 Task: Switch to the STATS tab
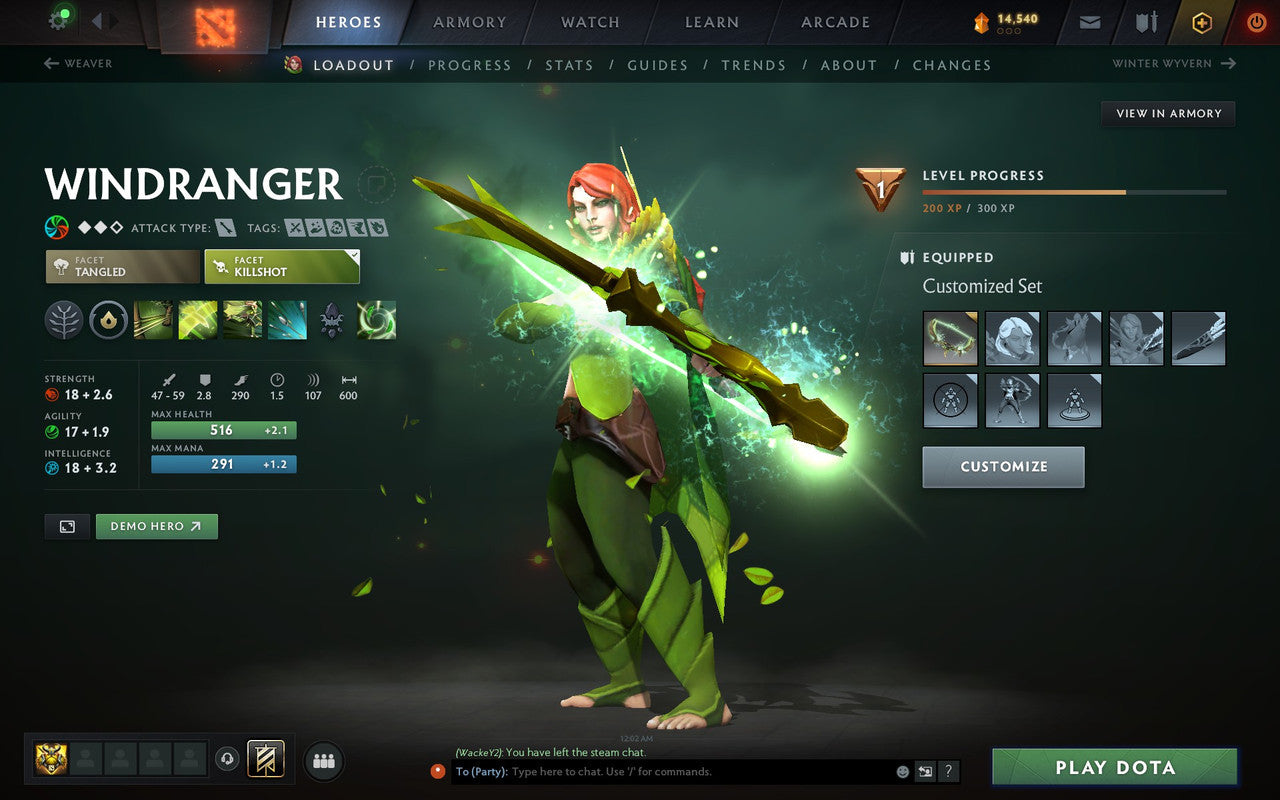tap(569, 65)
